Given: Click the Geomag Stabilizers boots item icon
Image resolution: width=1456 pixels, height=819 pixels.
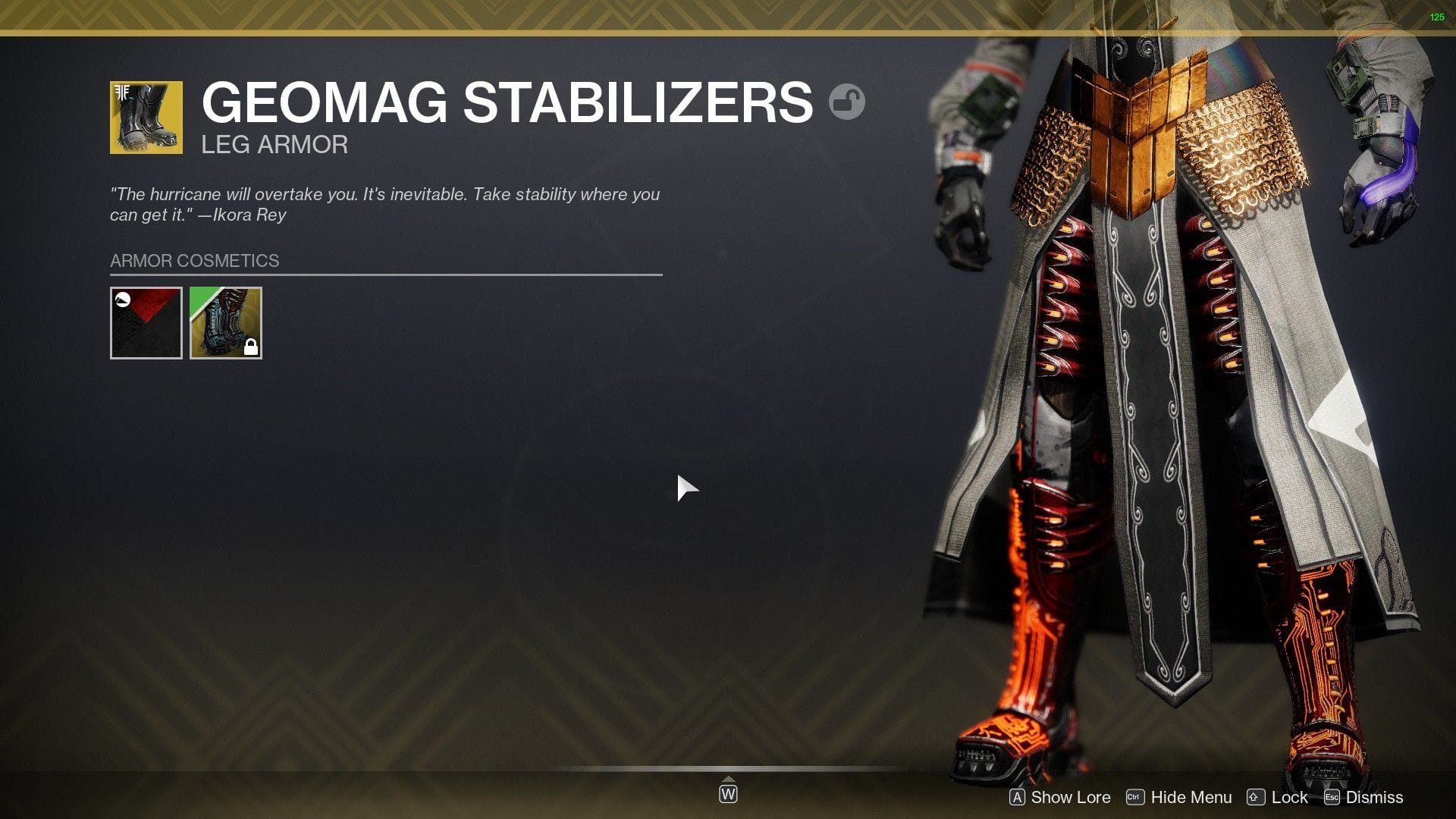Looking at the screenshot, I should [x=147, y=118].
